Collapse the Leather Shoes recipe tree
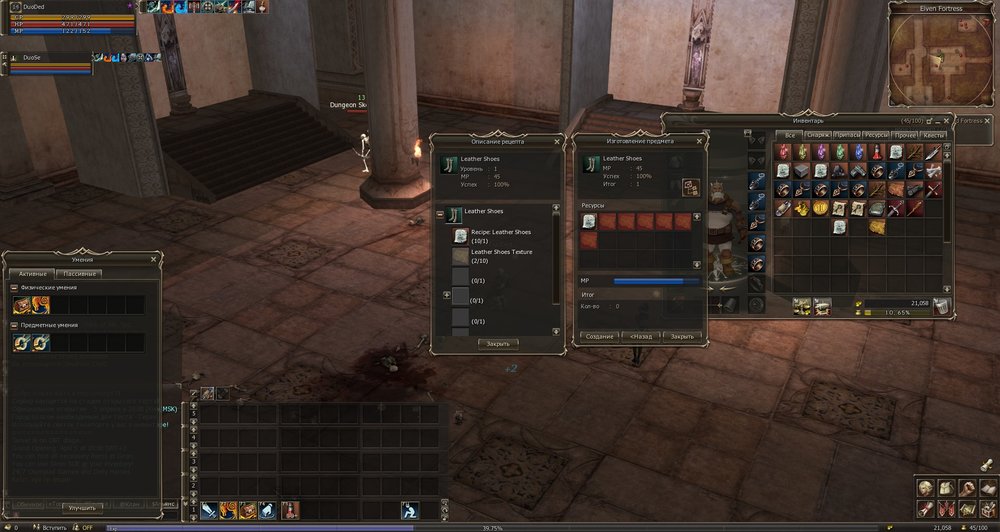The height and width of the screenshot is (532, 1000). (440, 212)
